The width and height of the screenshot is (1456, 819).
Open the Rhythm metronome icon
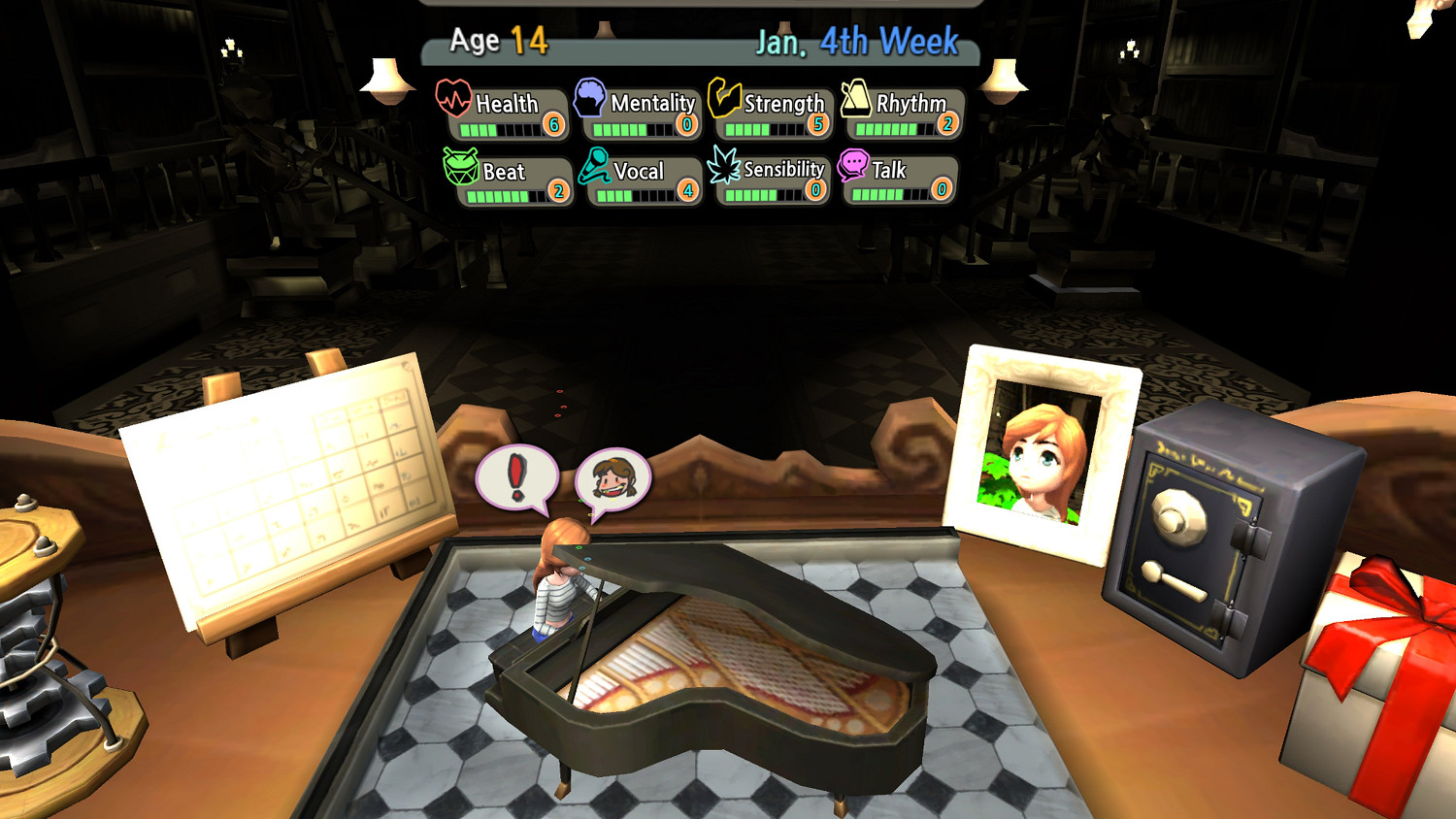855,98
